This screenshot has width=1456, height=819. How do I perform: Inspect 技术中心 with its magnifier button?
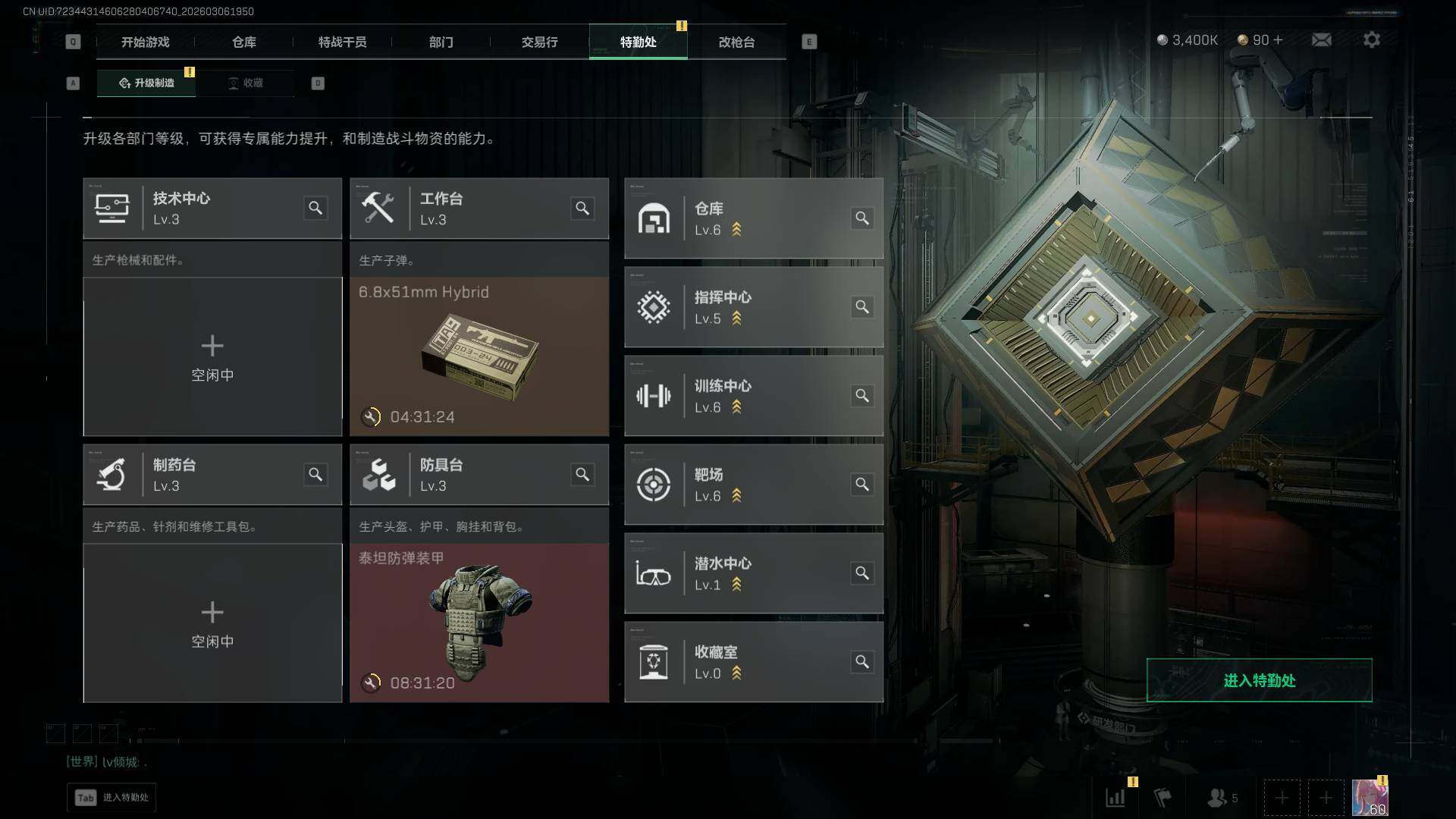click(x=315, y=208)
